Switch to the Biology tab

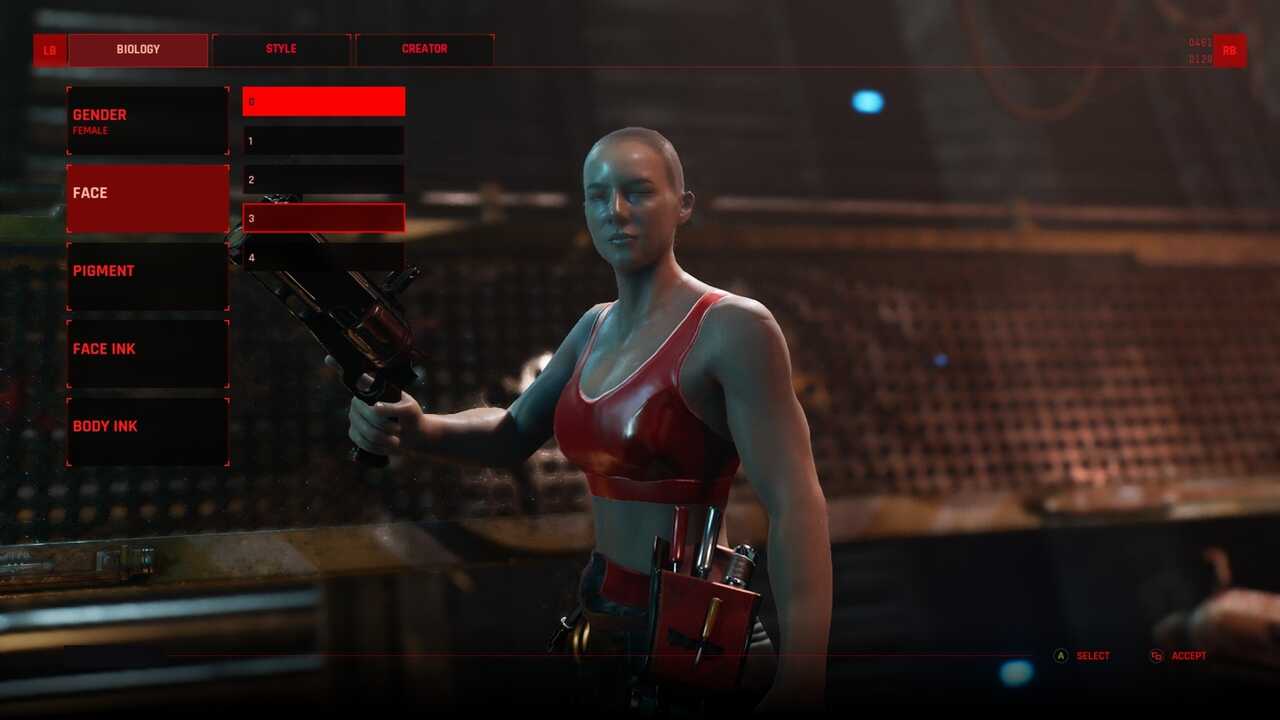[x=138, y=50]
